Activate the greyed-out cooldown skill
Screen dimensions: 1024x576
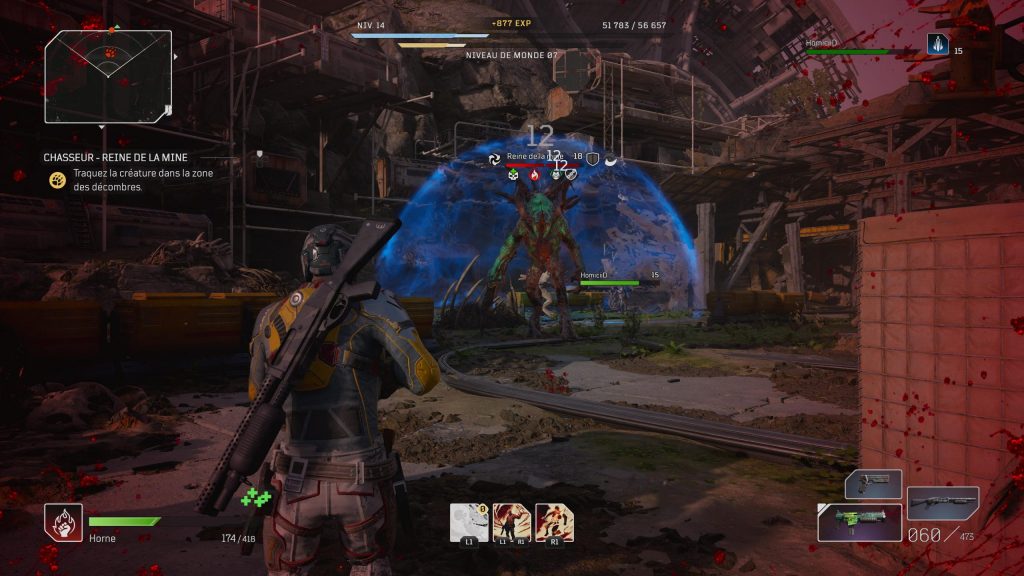(469, 521)
